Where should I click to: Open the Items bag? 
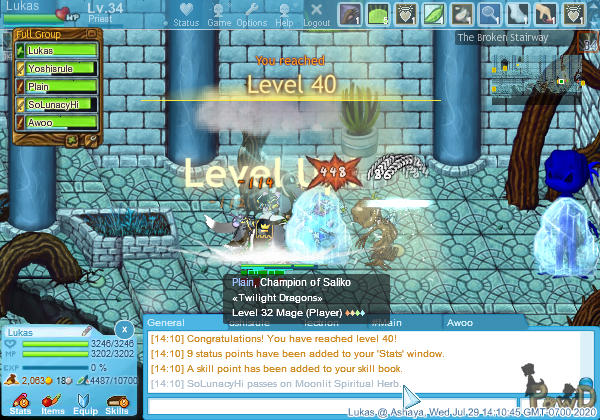[52, 400]
